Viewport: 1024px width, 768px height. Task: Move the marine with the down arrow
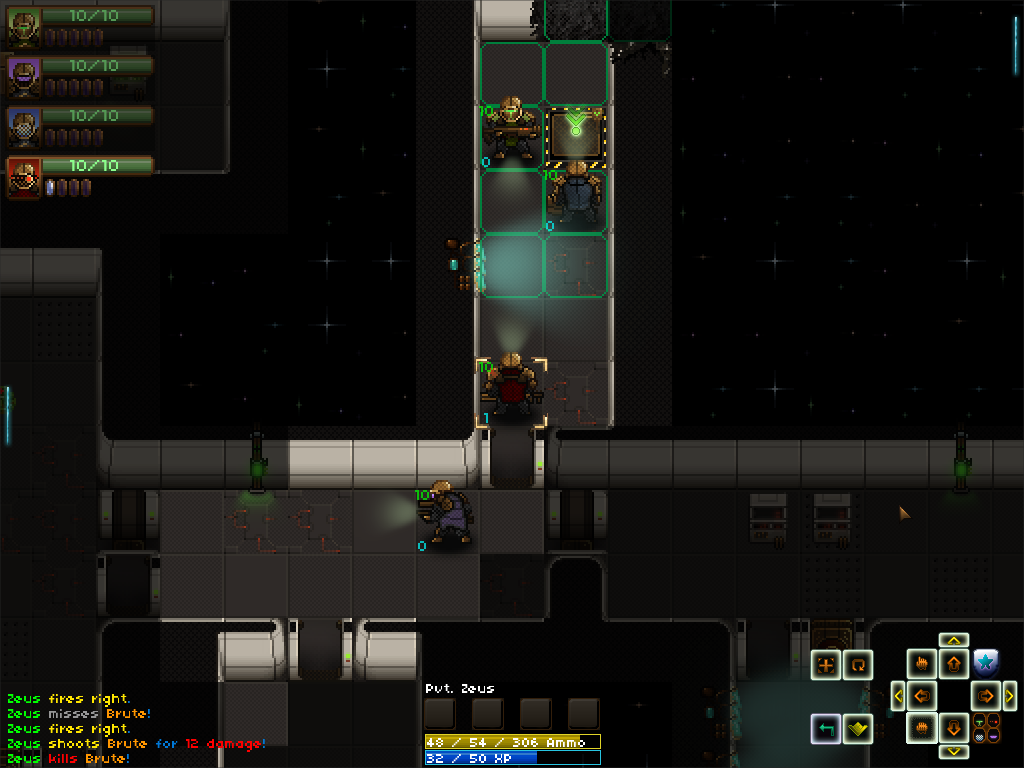point(954,727)
